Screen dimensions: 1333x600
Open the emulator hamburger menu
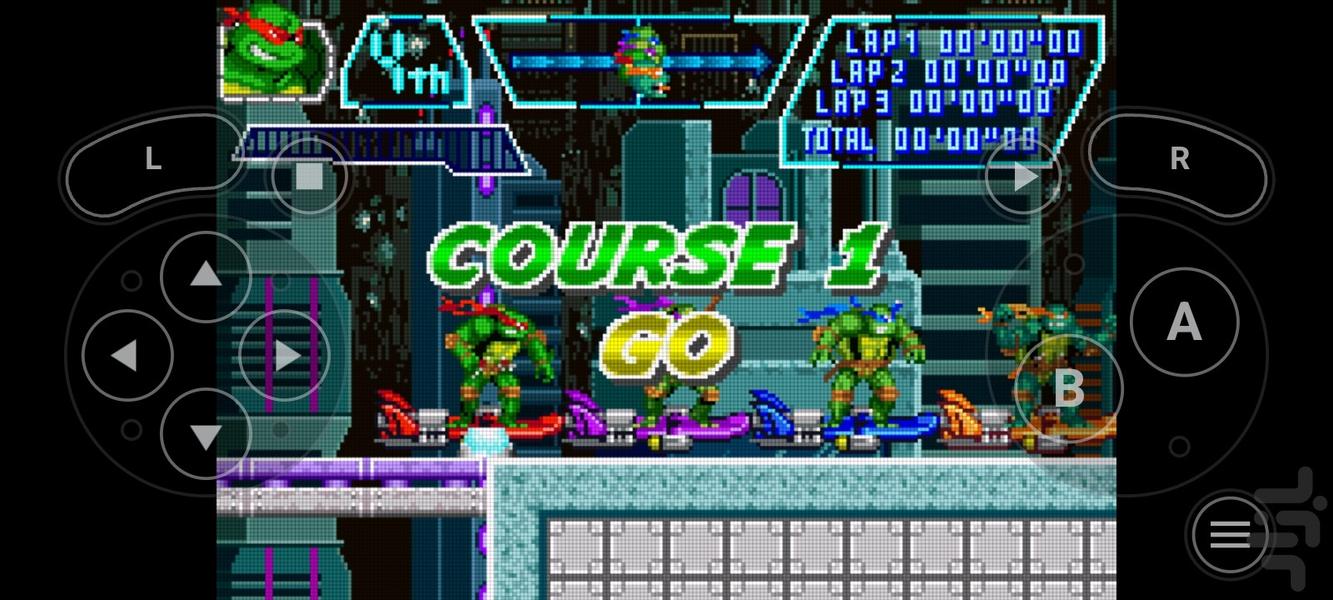1230,536
